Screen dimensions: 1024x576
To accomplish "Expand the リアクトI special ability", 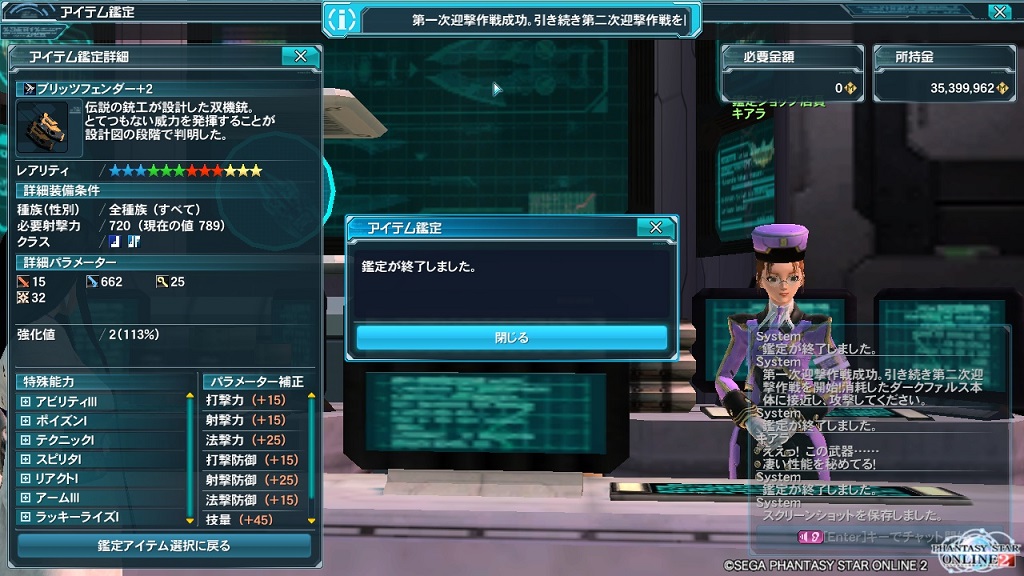I will click(x=26, y=479).
